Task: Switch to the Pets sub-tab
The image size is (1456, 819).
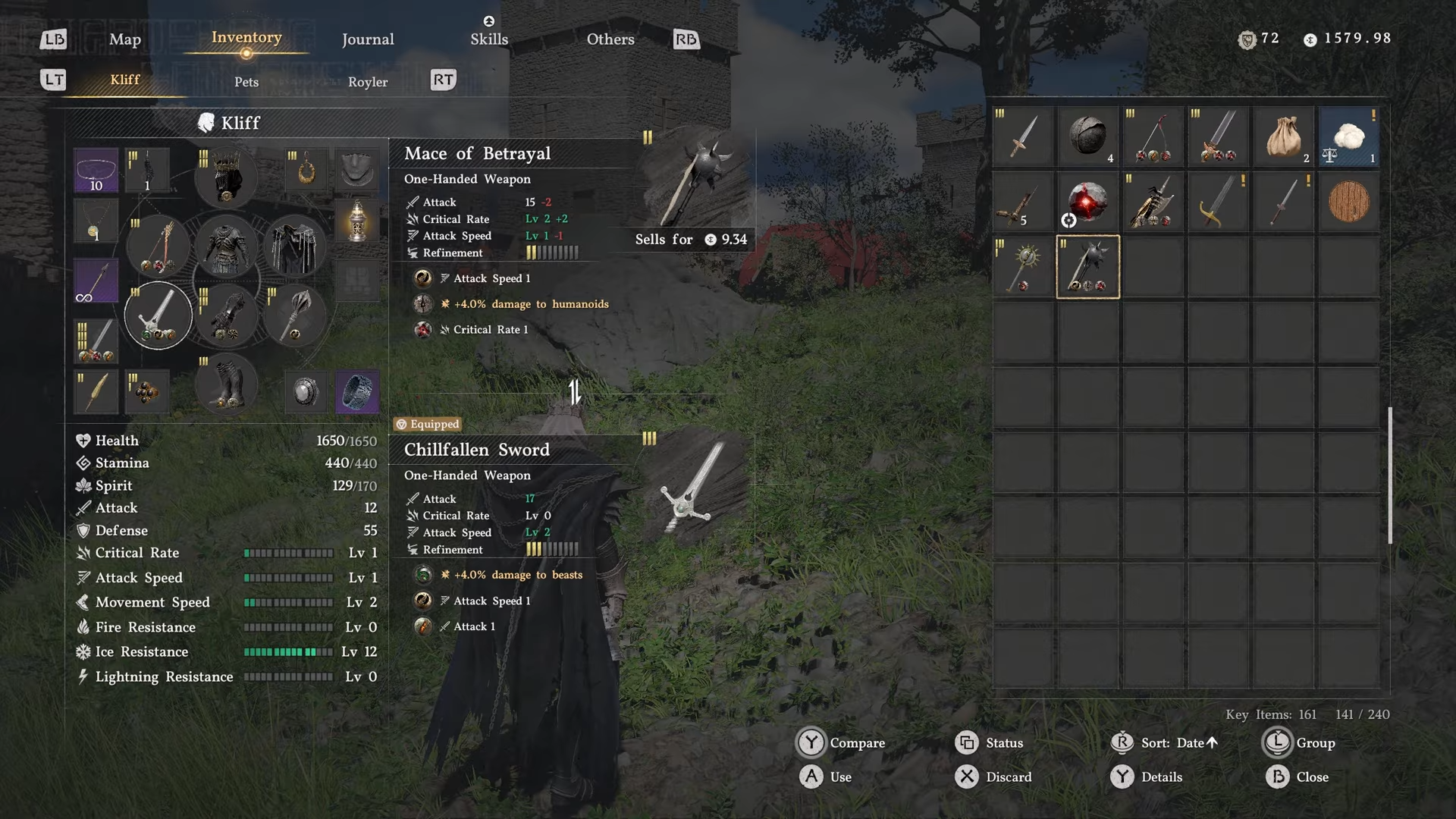Action: pos(246,82)
